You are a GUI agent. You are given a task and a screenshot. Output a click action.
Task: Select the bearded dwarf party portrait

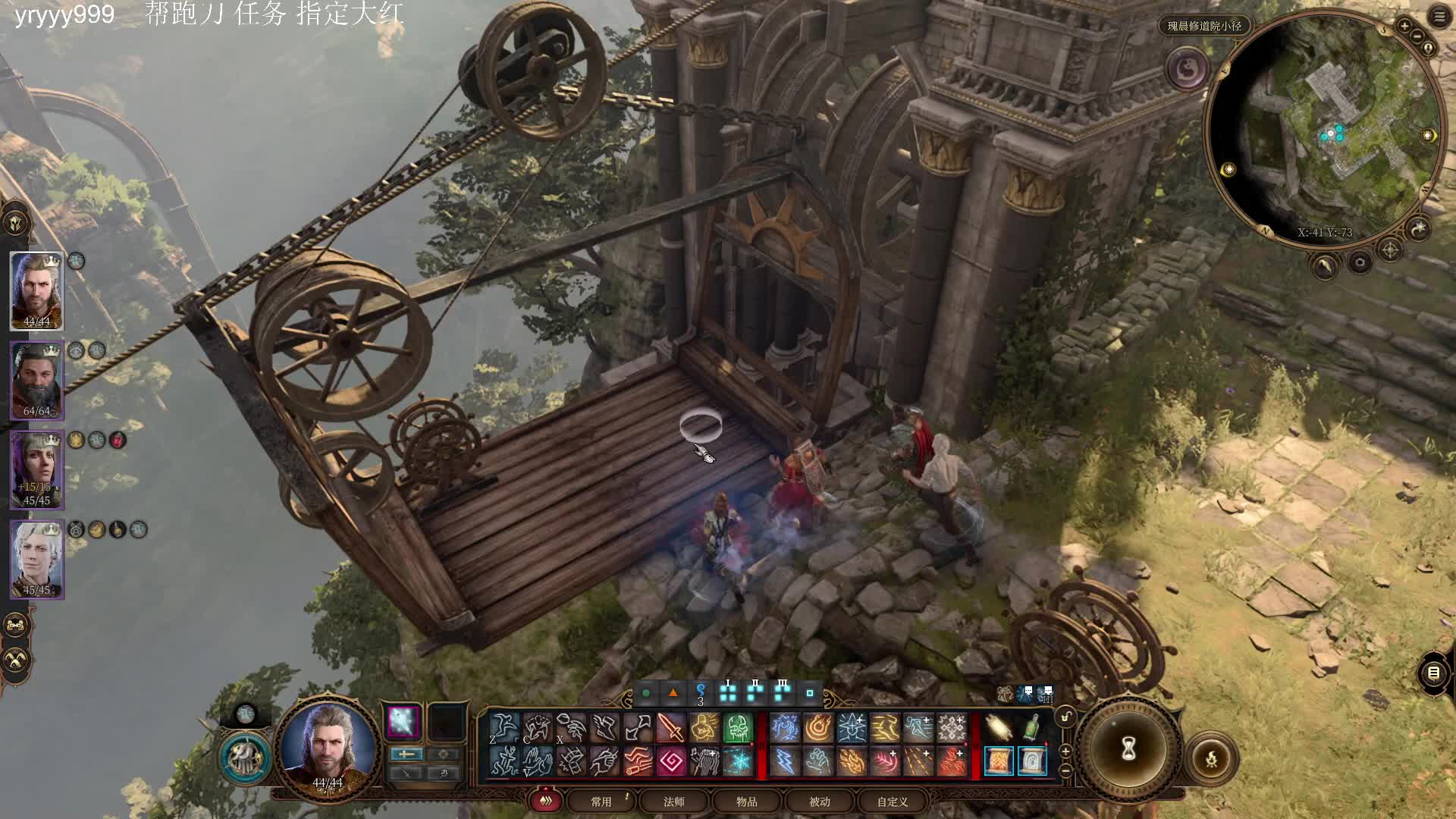36,381
